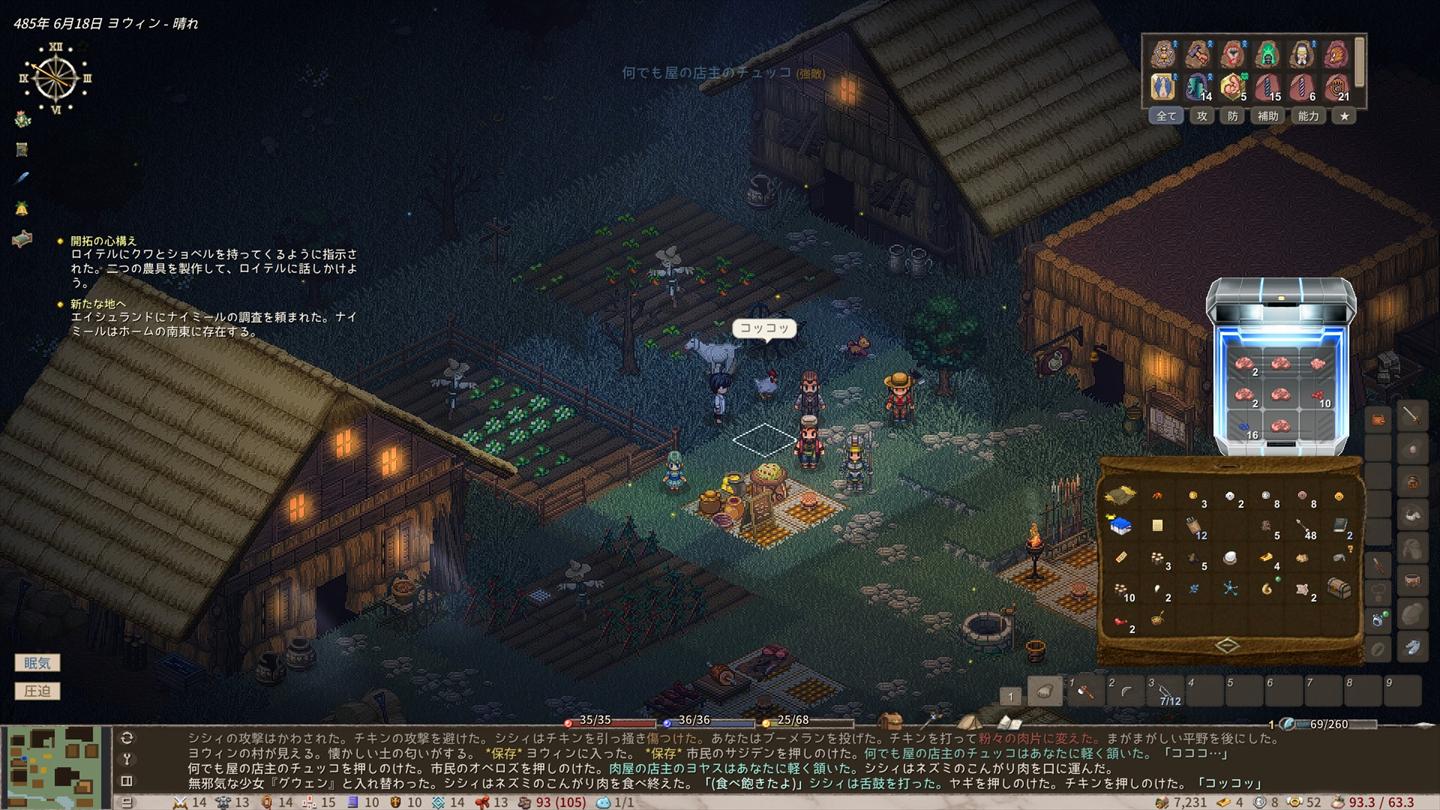The image size is (1440, 810).
Task: Select the blue-roofed house item in backpack
Action: pyautogui.click(x=1121, y=525)
